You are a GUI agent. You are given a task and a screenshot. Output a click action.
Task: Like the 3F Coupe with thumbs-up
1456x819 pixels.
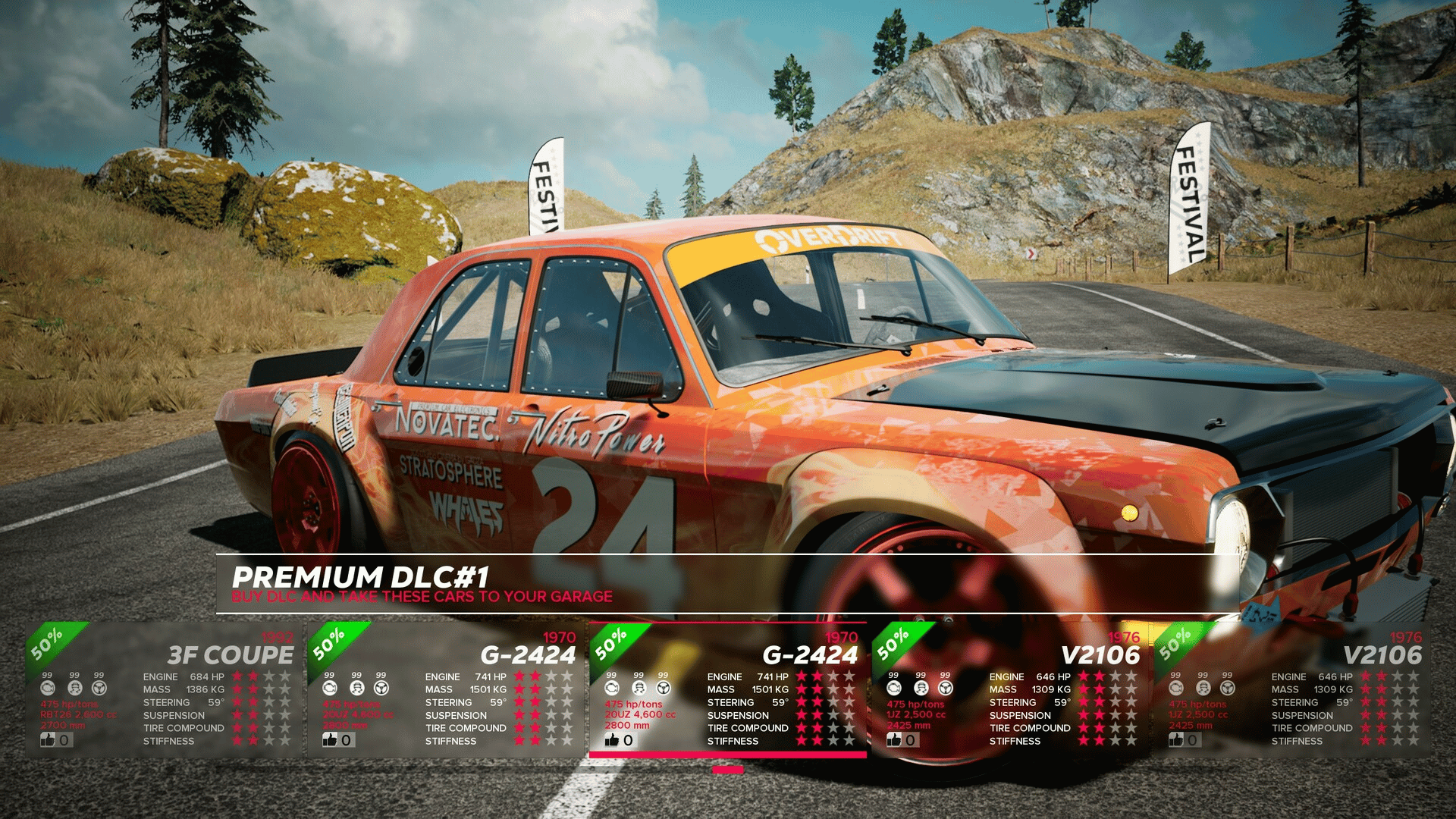(49, 739)
